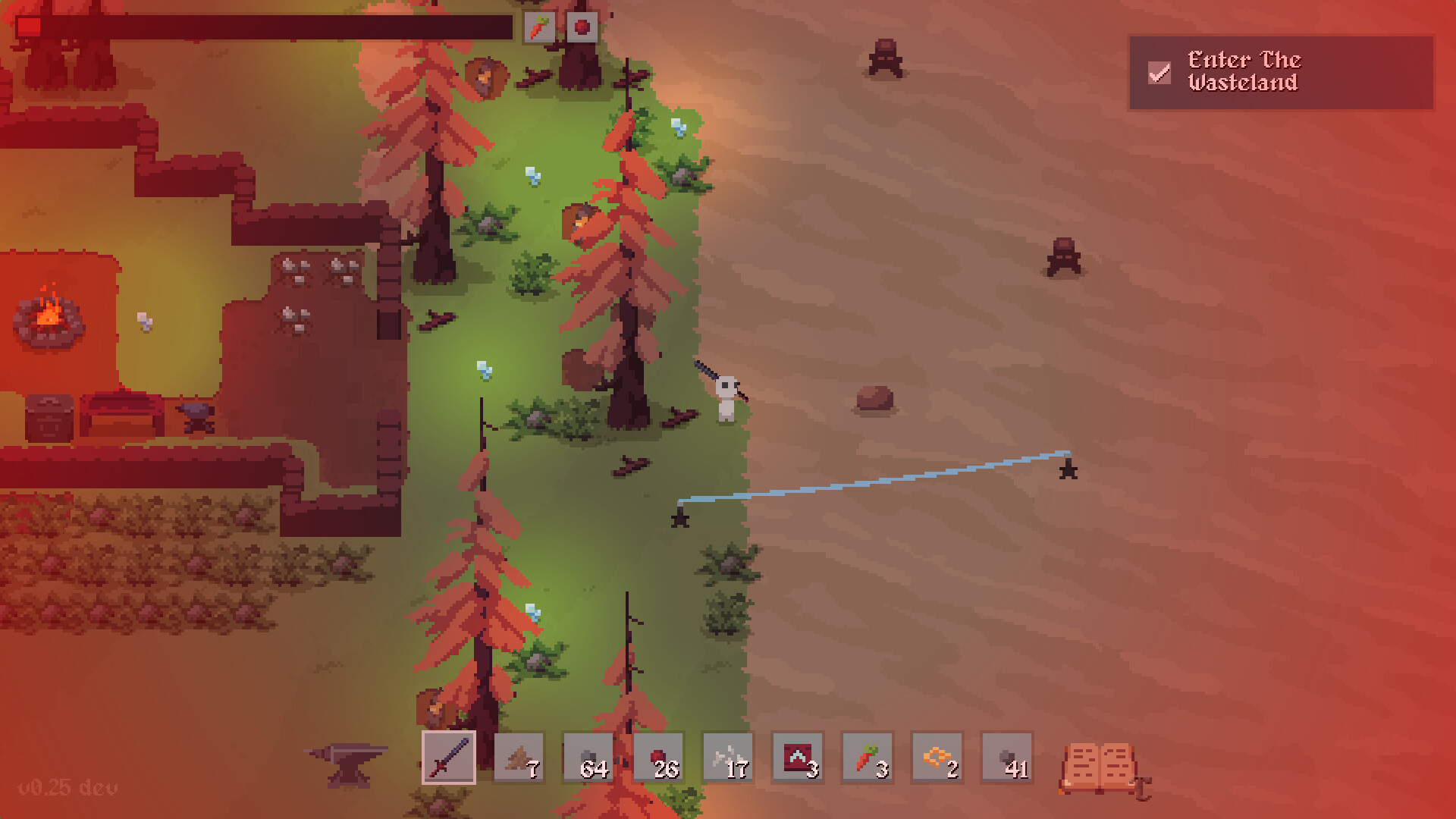The height and width of the screenshot is (819, 1456).
Task: Click the red berry icon beside the top bar
Action: pos(582,28)
